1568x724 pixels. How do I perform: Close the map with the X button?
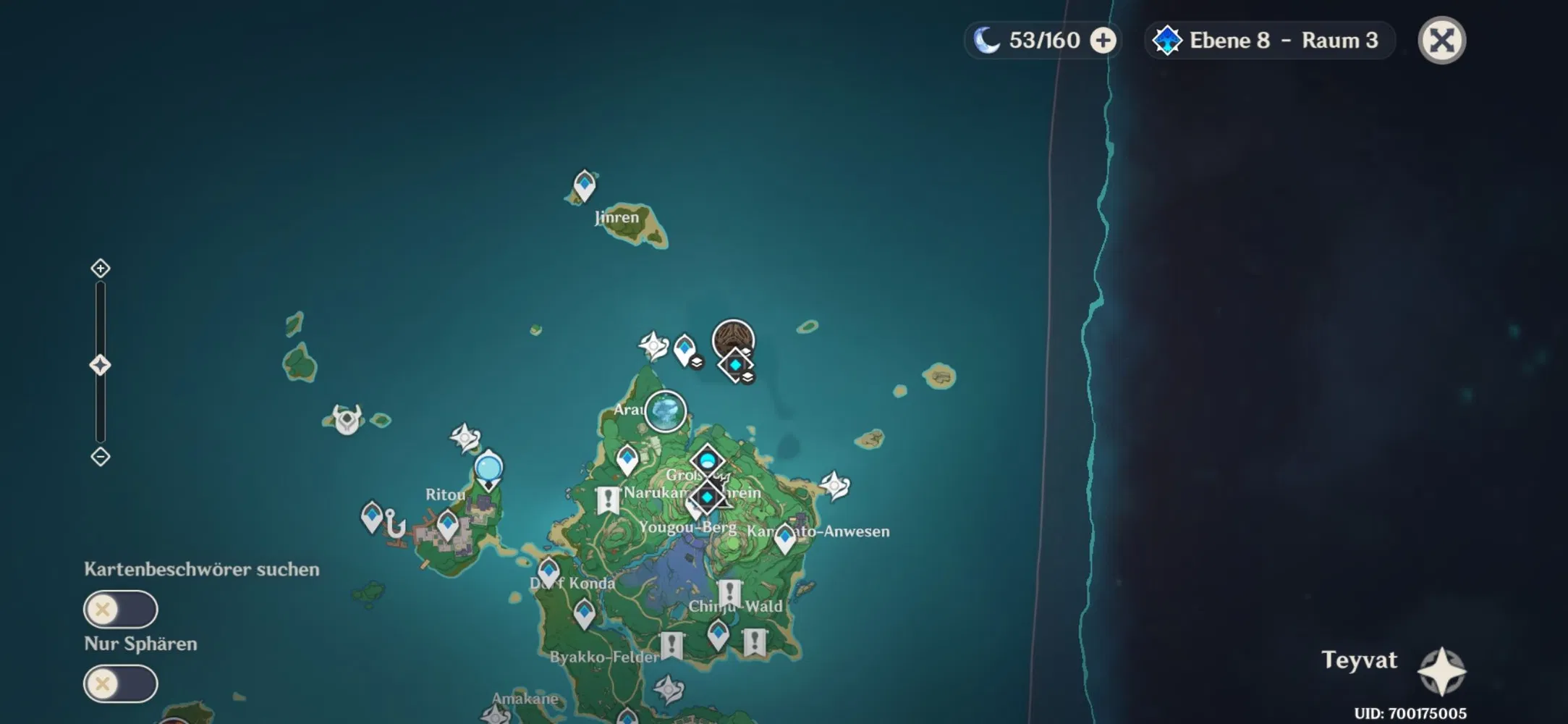coord(1441,40)
